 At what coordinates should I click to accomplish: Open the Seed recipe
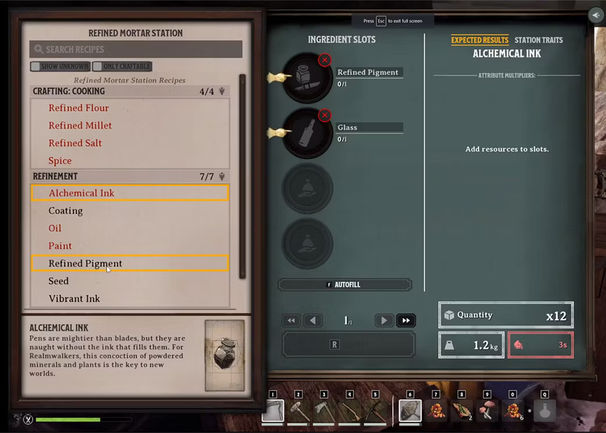point(58,281)
